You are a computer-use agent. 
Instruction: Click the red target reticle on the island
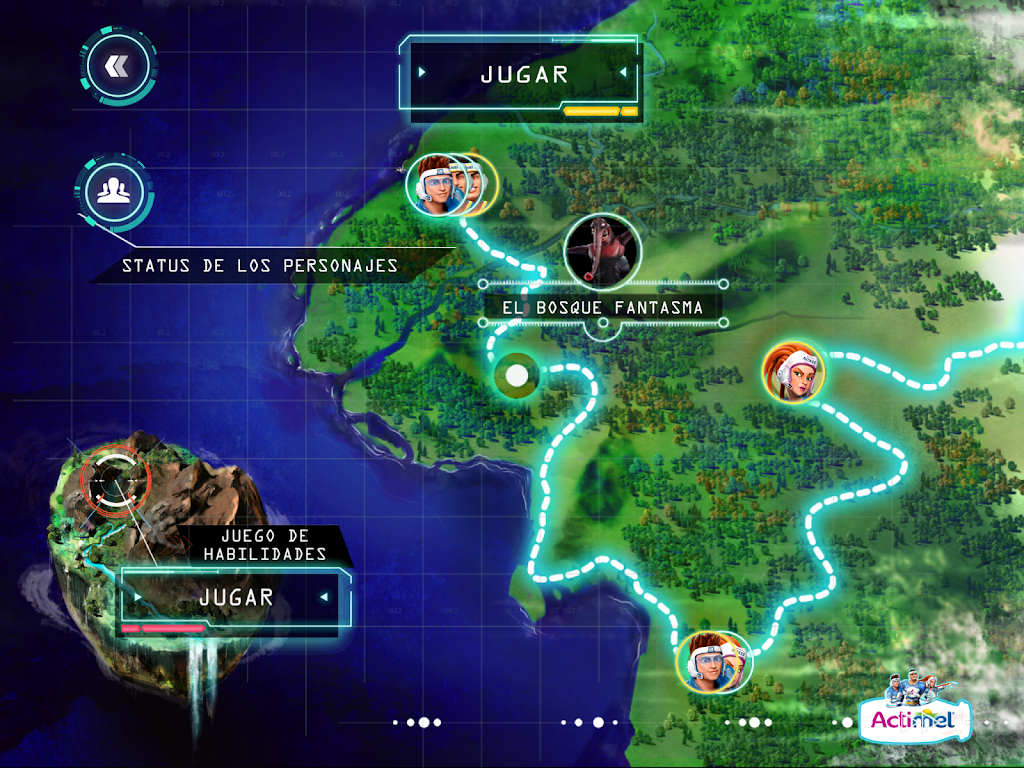pyautogui.click(x=114, y=478)
